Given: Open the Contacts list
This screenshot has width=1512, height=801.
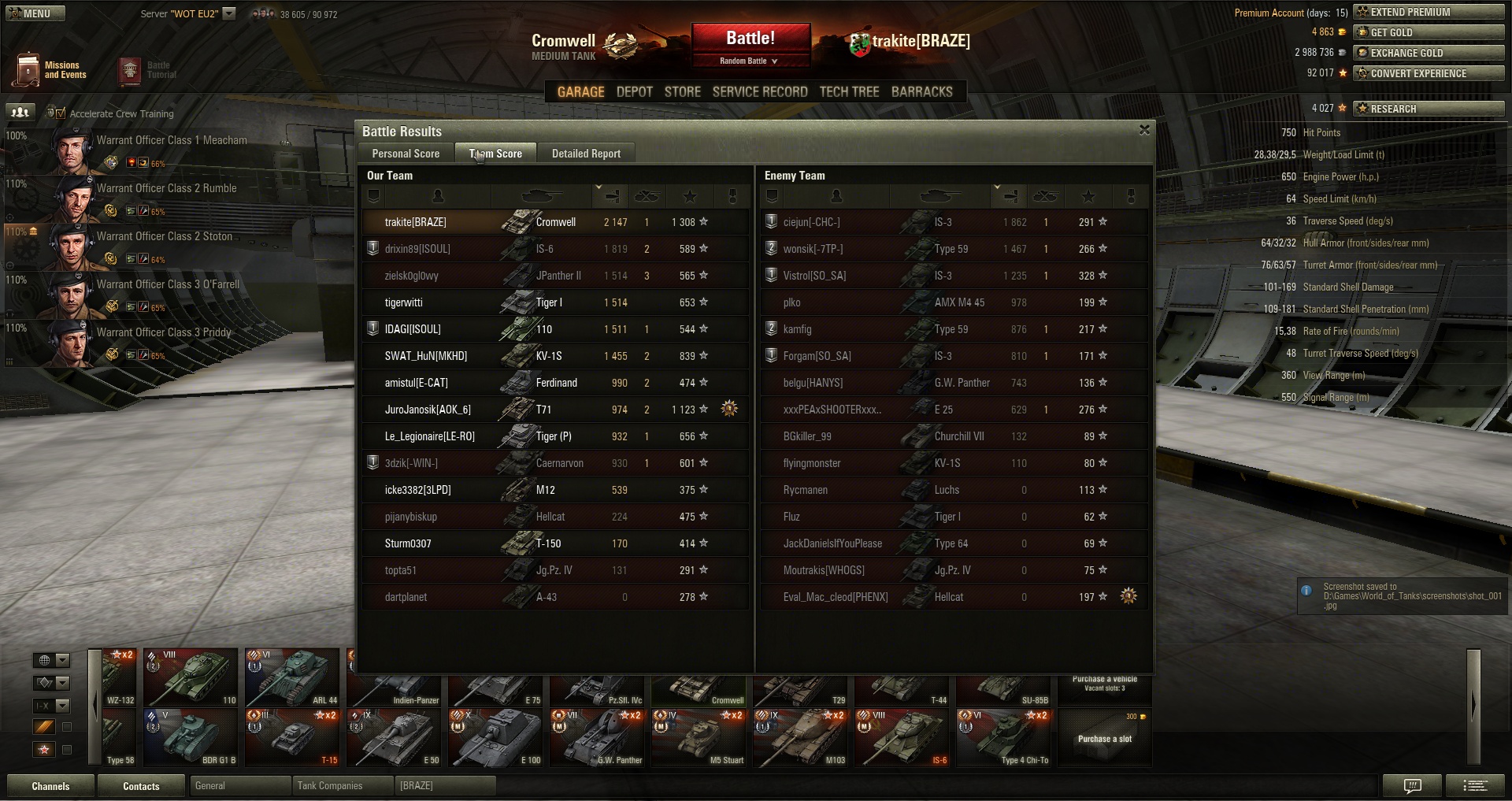Looking at the screenshot, I should pos(141,786).
